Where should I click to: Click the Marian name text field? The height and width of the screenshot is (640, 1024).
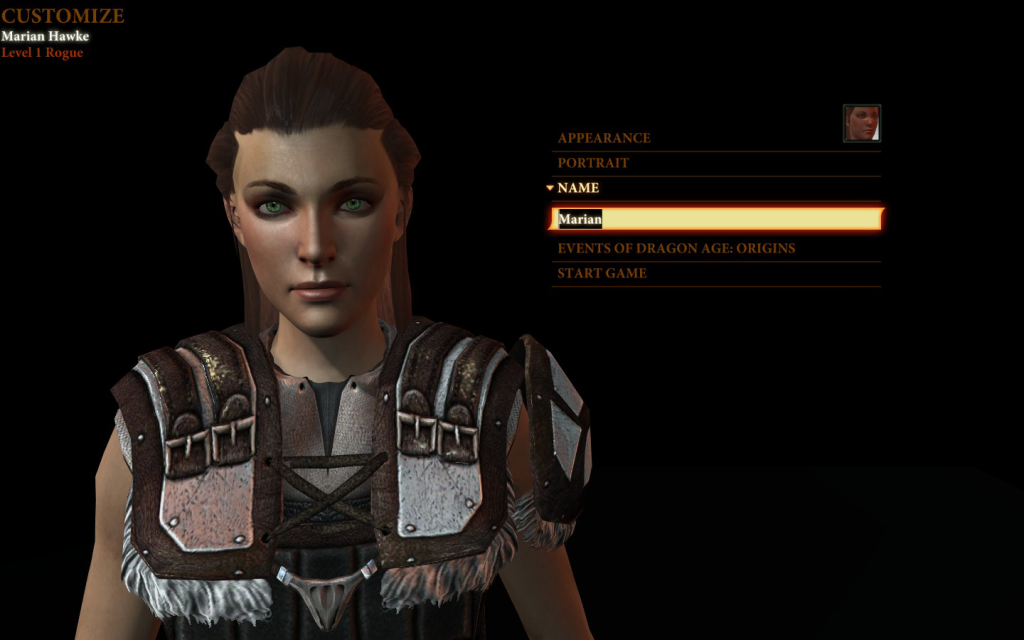point(716,219)
